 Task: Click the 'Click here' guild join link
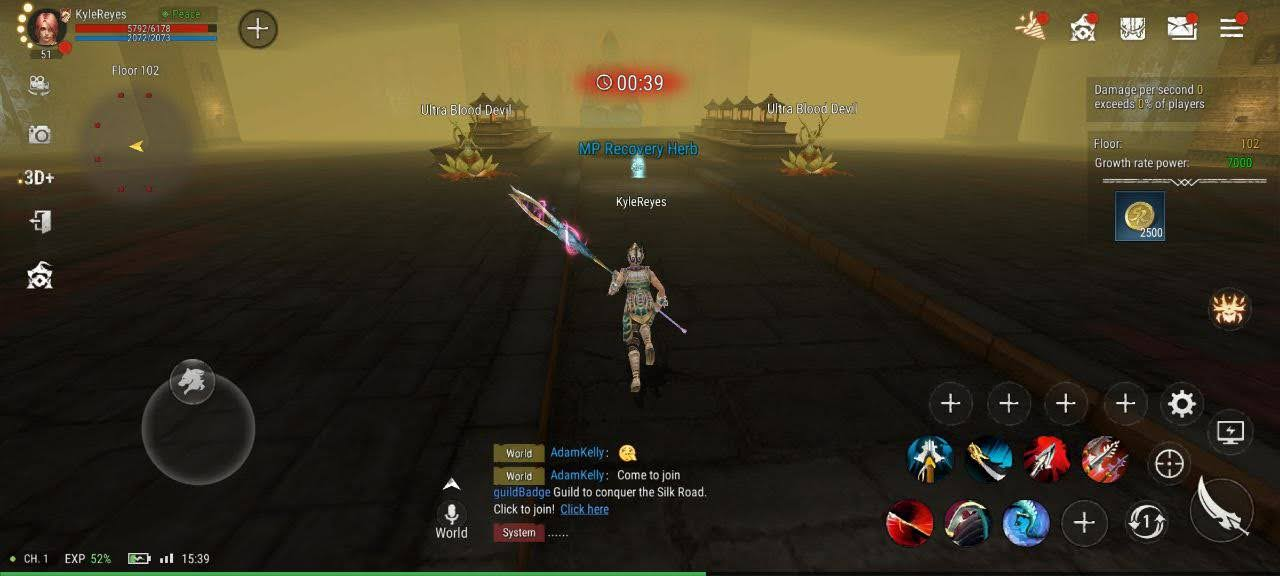tap(584, 510)
